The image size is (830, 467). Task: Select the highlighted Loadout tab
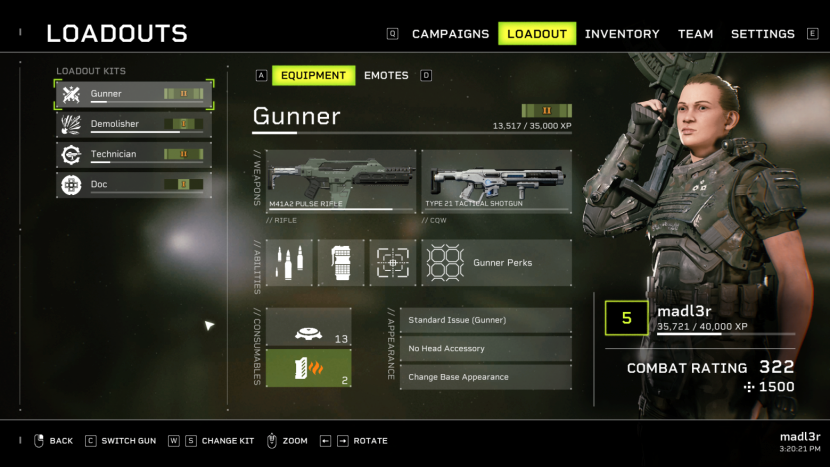pyautogui.click(x=537, y=34)
